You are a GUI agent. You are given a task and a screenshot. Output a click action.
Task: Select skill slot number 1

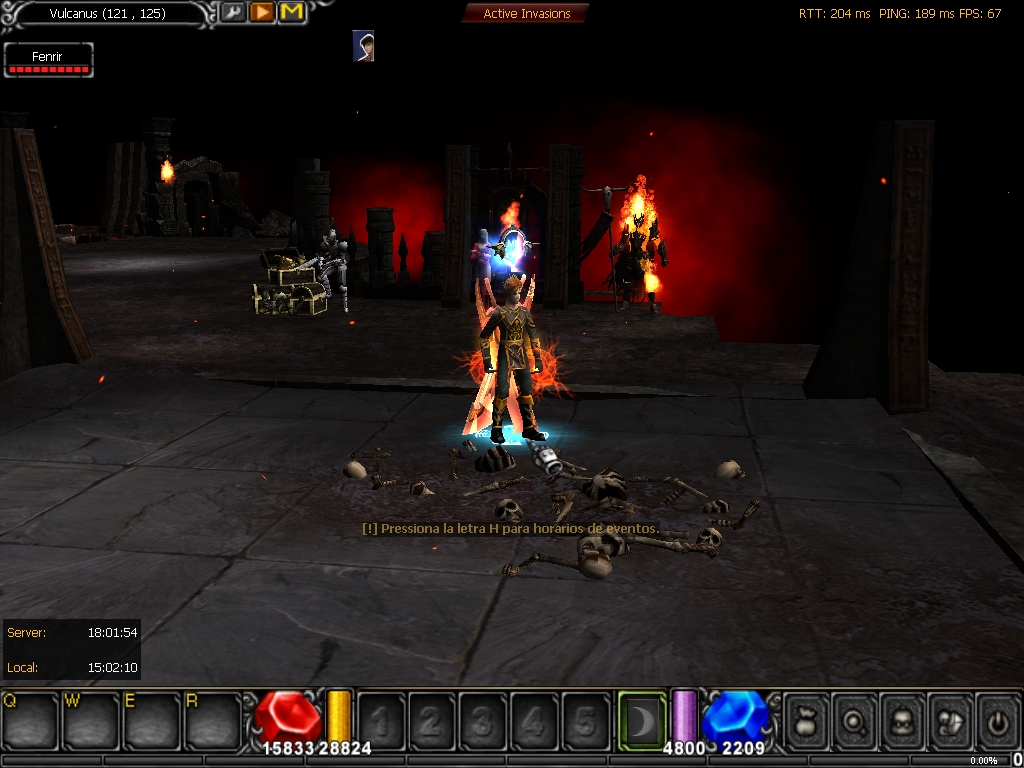[x=381, y=720]
